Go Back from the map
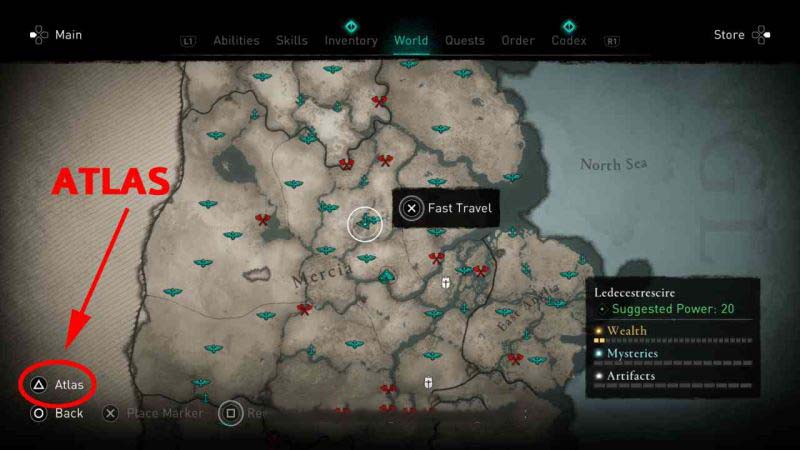Screen dimensions: 800x450 (58, 412)
